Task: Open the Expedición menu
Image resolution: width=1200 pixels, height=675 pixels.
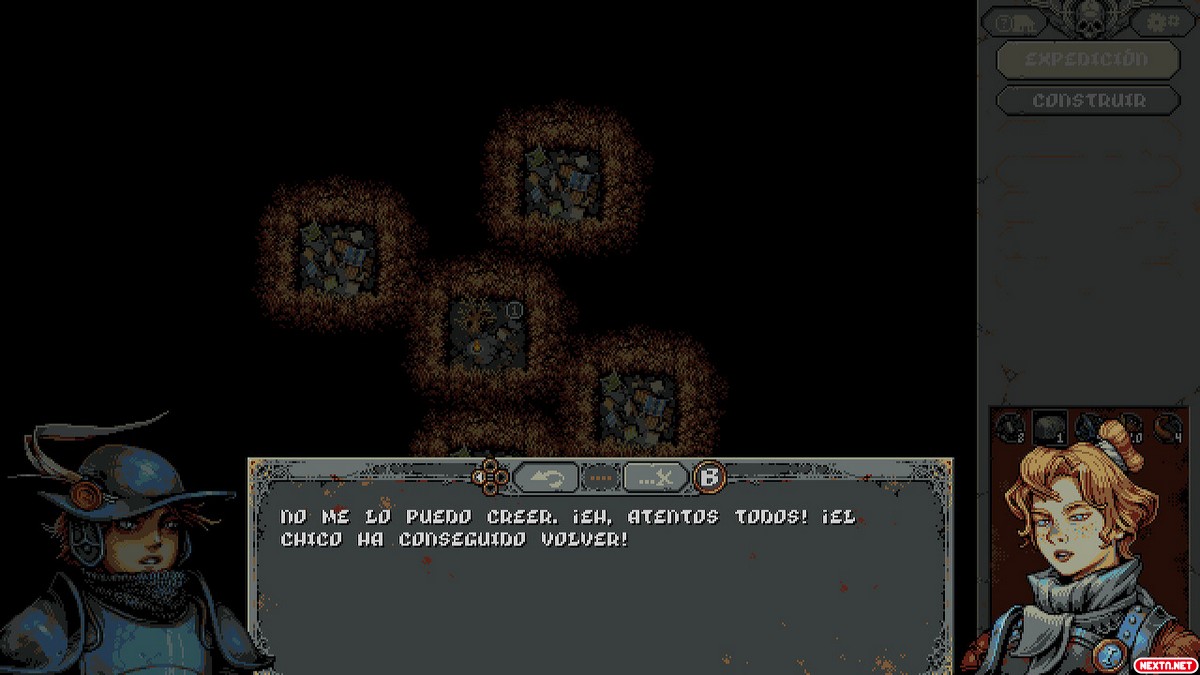Action: [1088, 58]
